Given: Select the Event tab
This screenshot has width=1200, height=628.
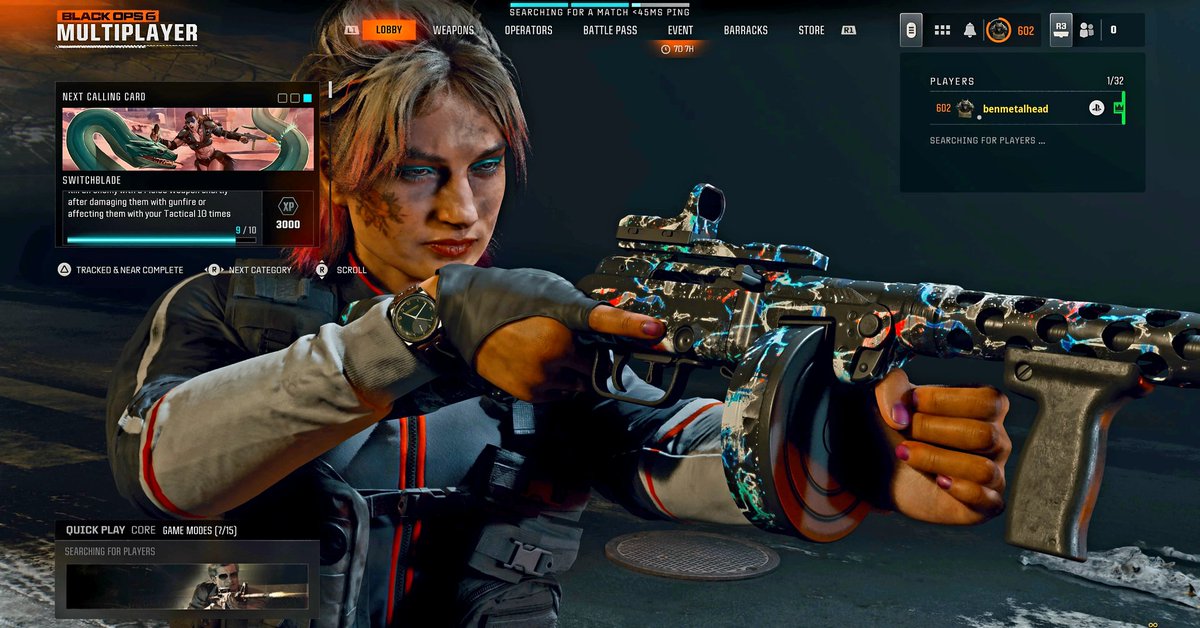Looking at the screenshot, I should (x=680, y=30).
